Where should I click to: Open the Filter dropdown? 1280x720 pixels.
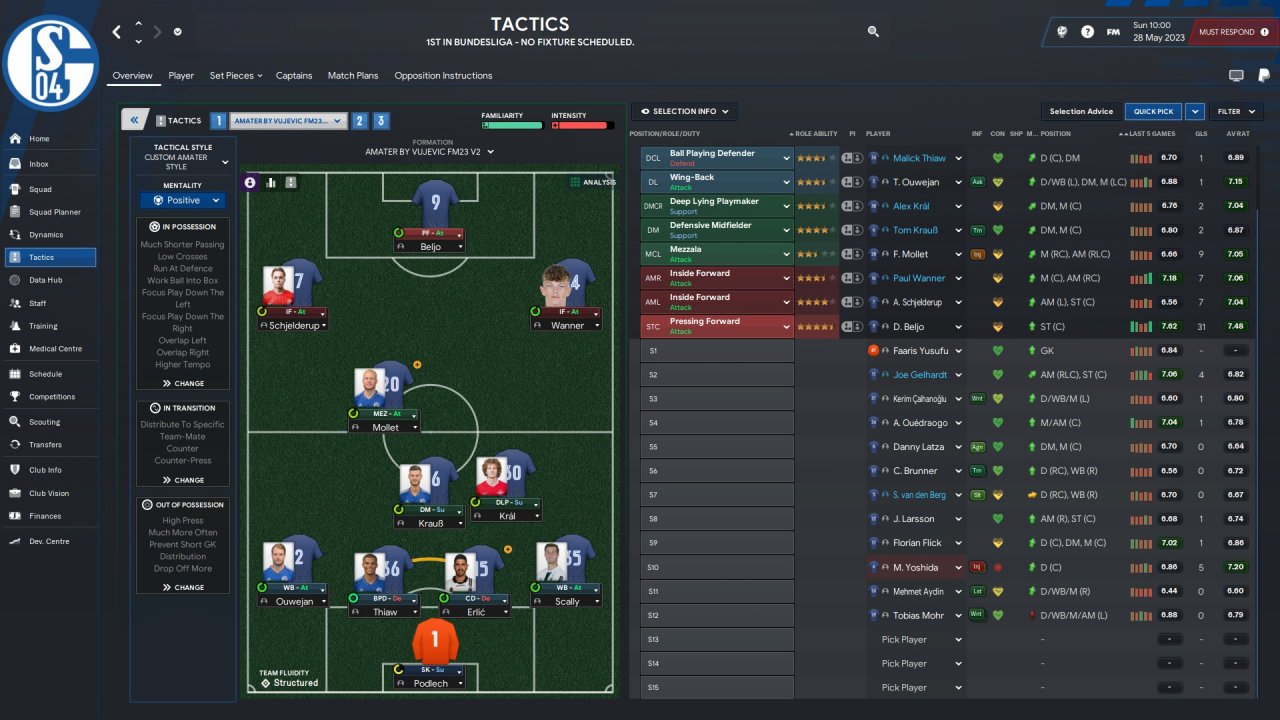(x=1235, y=112)
